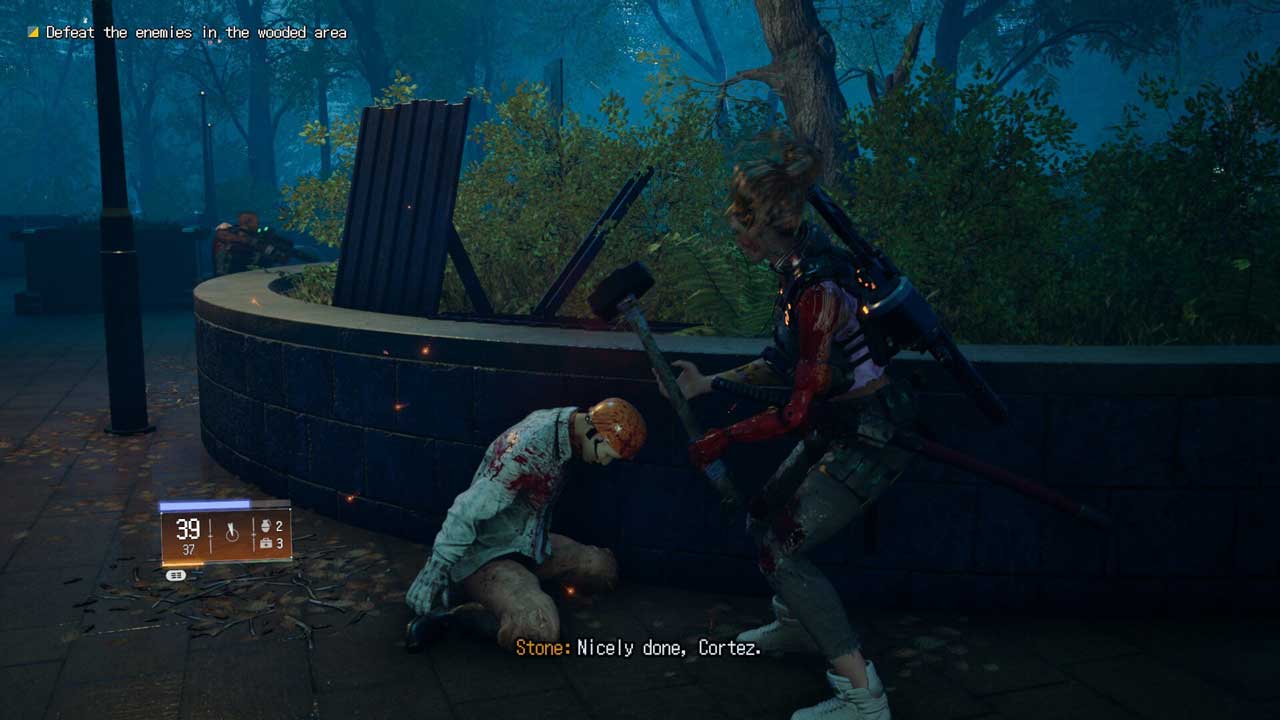
Task: Select the grenade icon
Action: pos(266,526)
